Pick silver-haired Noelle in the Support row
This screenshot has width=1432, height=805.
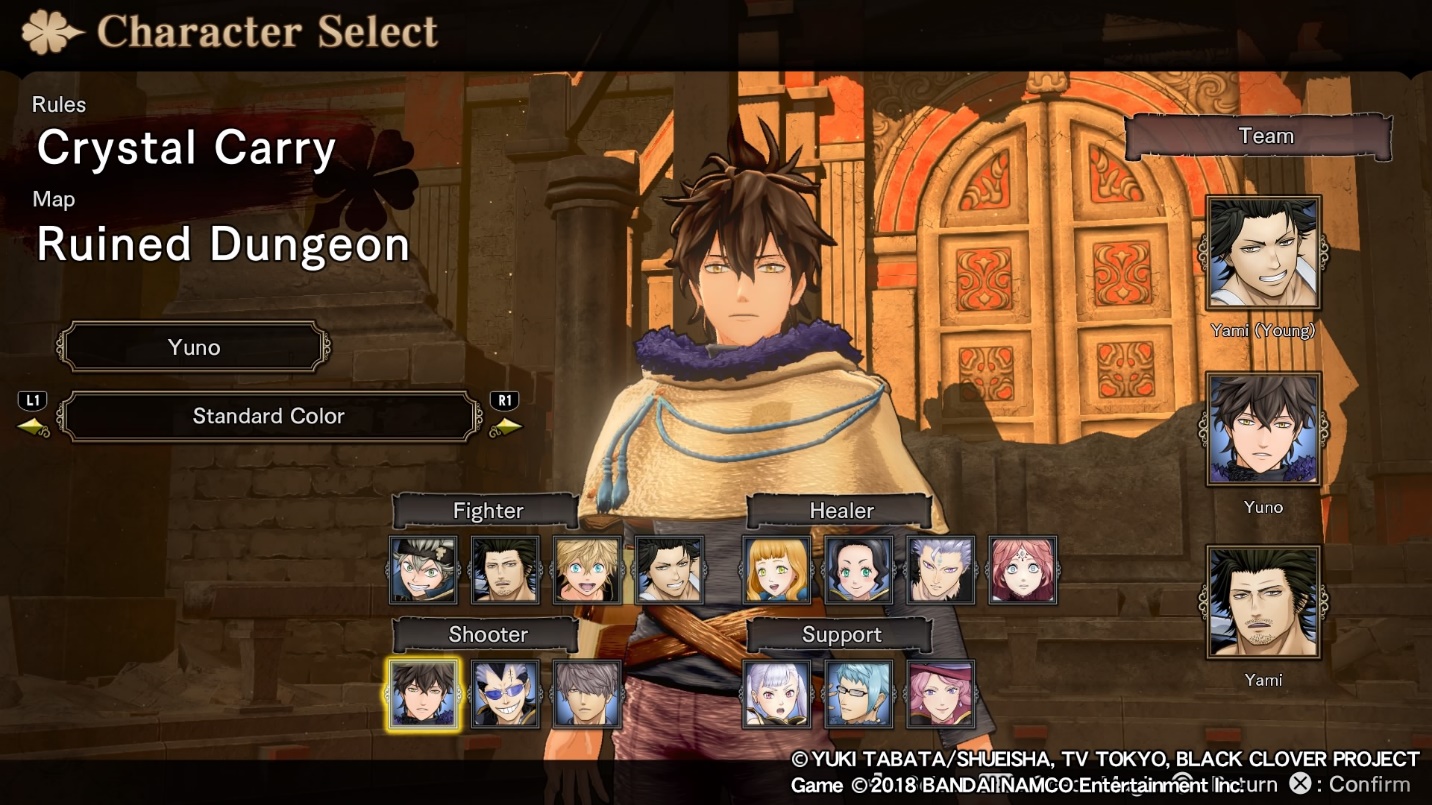point(777,694)
